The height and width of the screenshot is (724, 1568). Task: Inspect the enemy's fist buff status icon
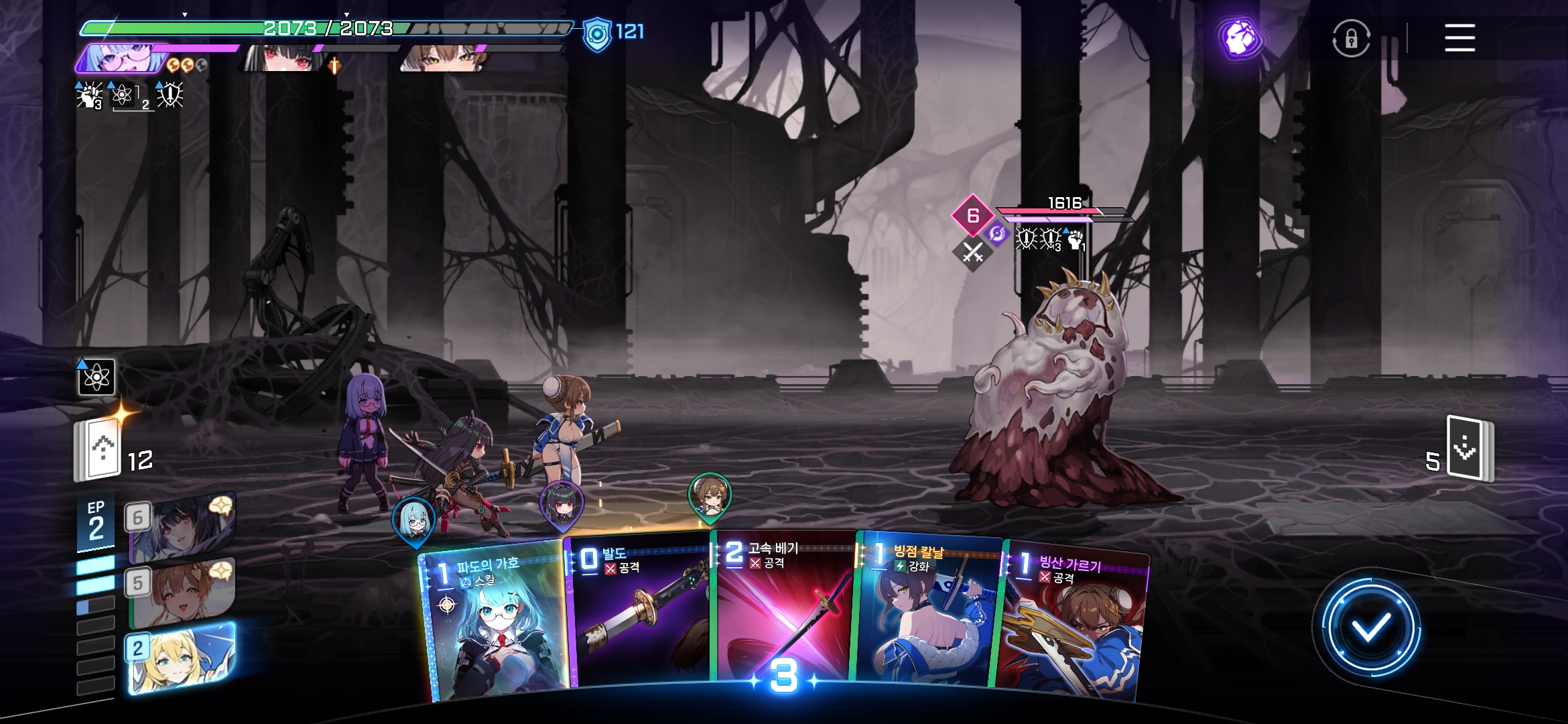click(1075, 239)
